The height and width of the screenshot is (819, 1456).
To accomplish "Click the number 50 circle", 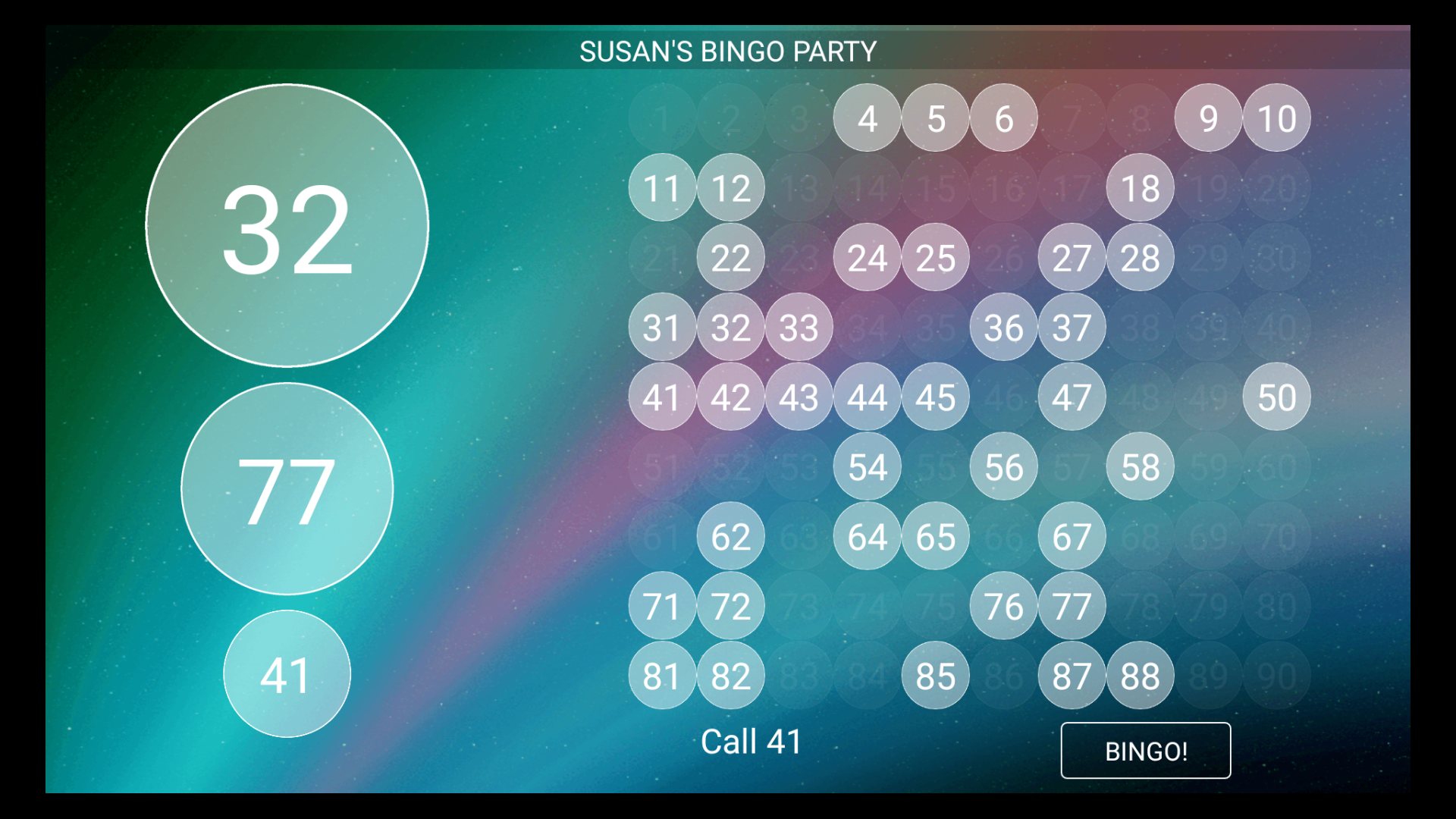I will 1276,397.
